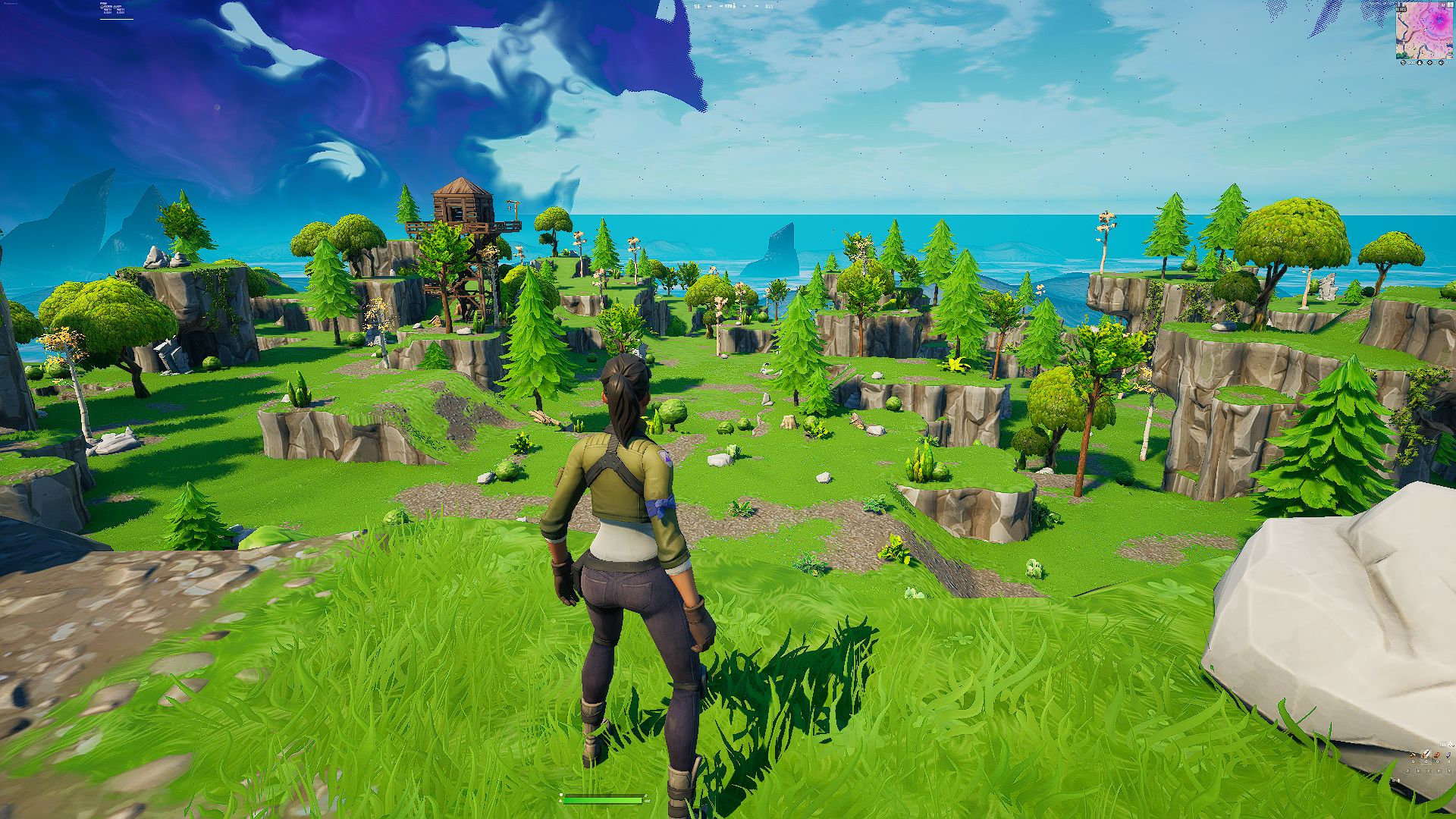Image resolution: width=1456 pixels, height=819 pixels.
Task: Click the Y key prompt under the hotbar
Action: coord(1449,771)
